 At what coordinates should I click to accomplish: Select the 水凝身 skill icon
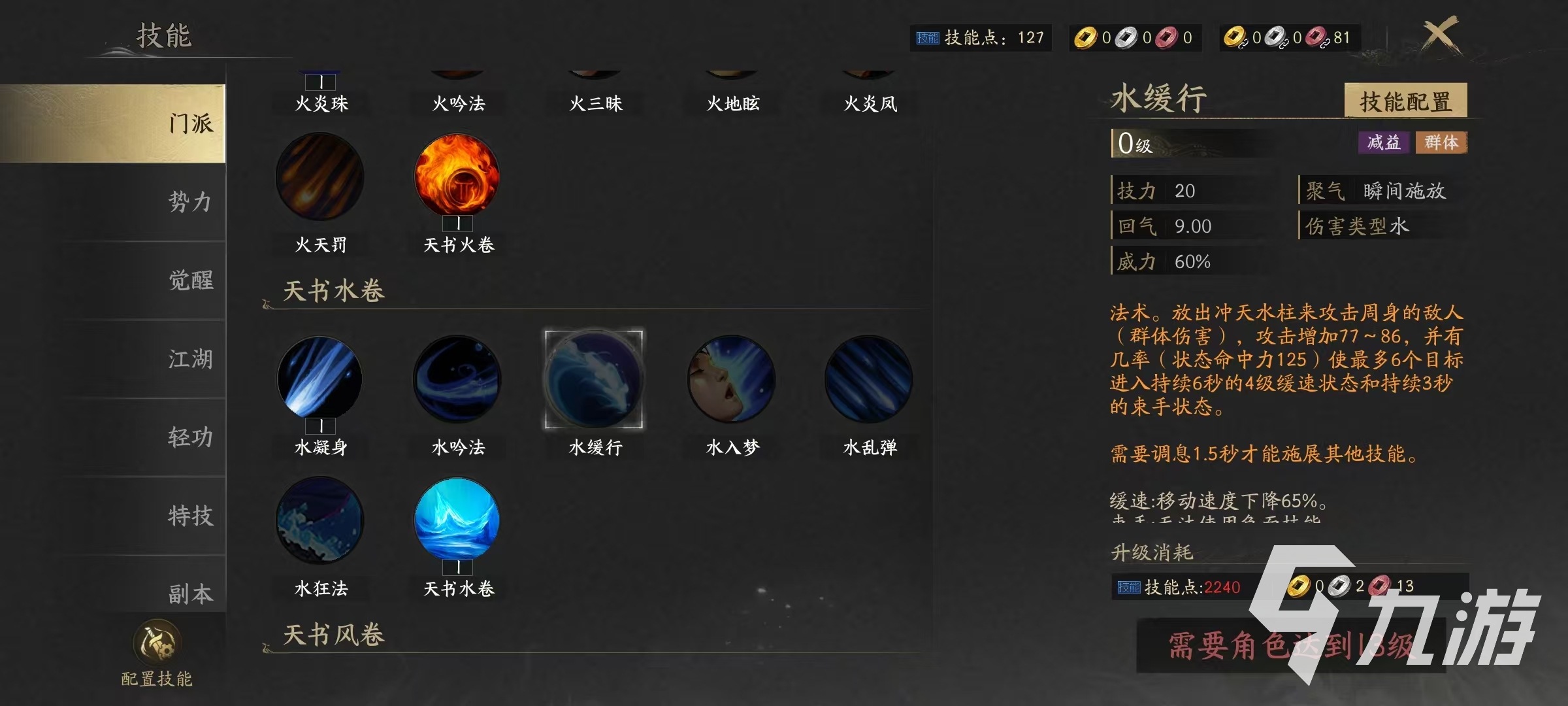(x=319, y=382)
